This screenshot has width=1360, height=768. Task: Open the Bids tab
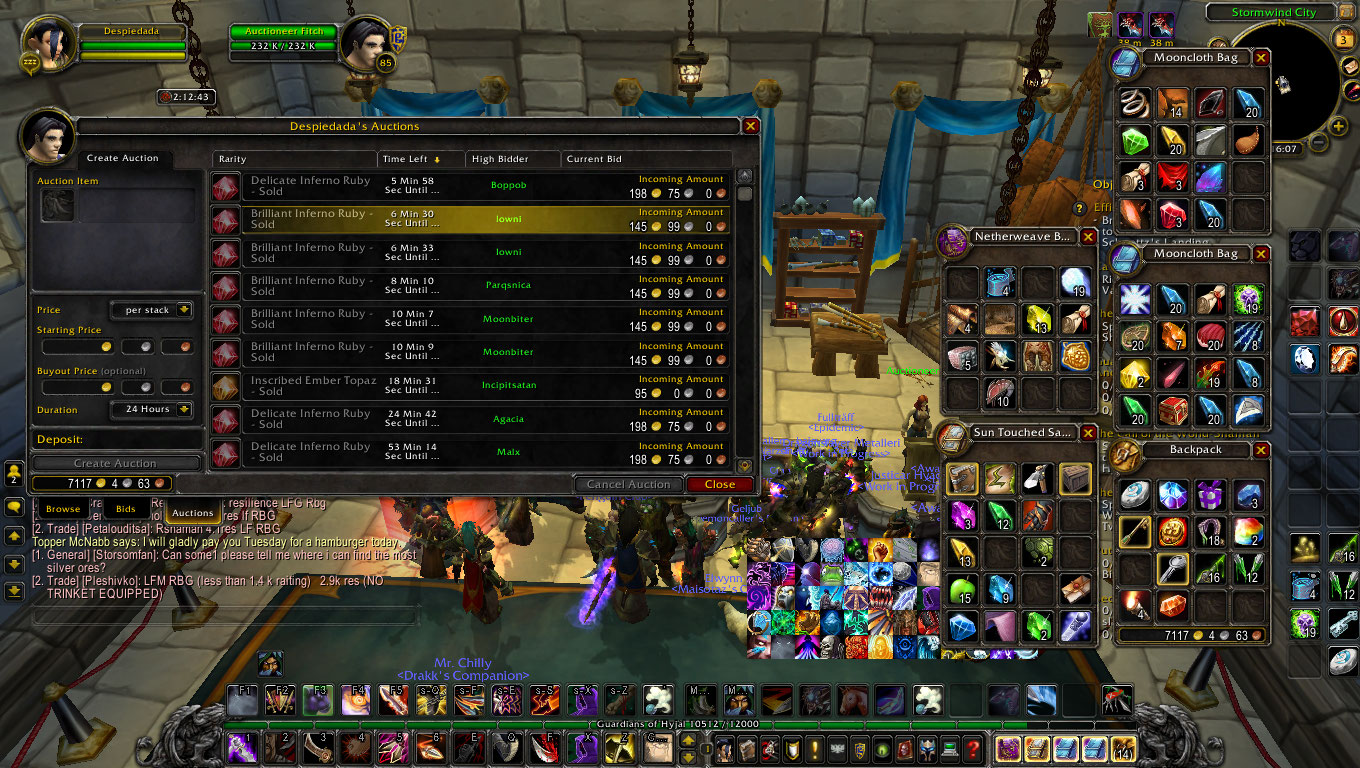click(126, 510)
